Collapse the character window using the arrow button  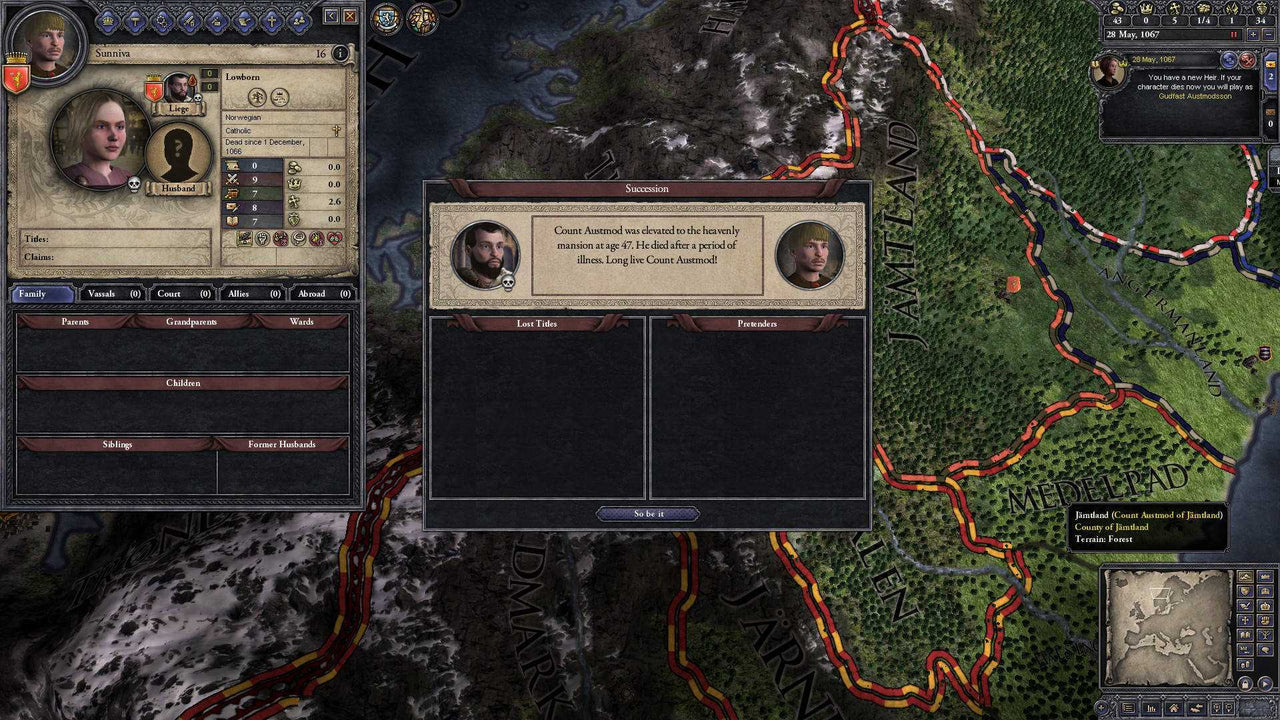coord(329,16)
